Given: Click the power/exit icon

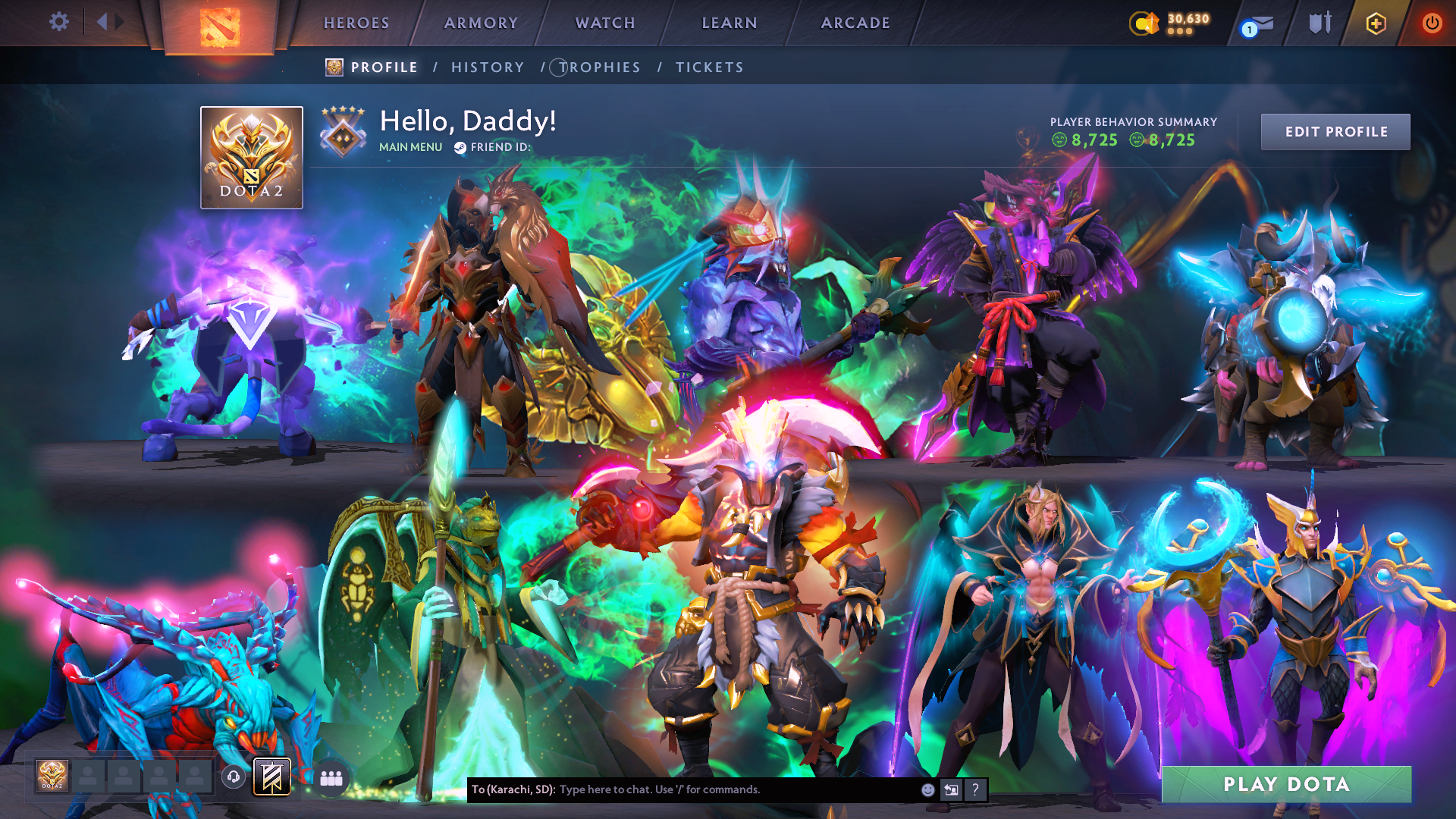Looking at the screenshot, I should [1432, 23].
